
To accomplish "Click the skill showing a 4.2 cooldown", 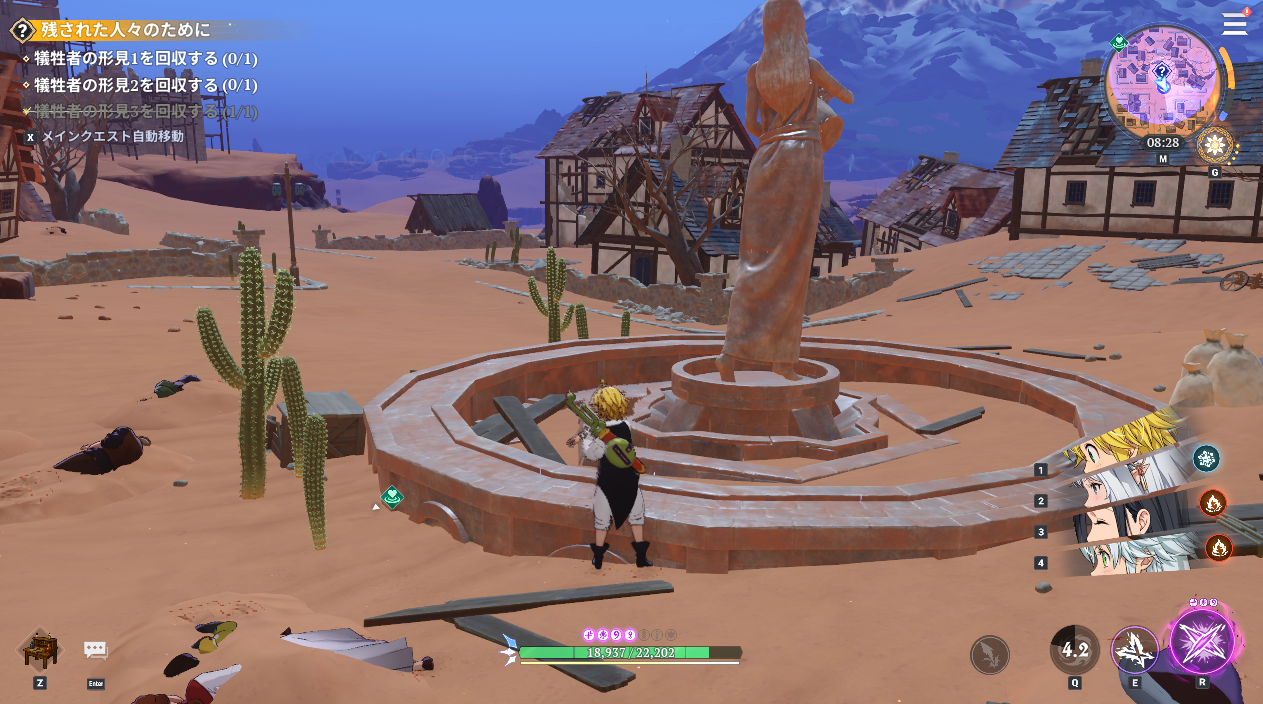I will pos(1075,649).
